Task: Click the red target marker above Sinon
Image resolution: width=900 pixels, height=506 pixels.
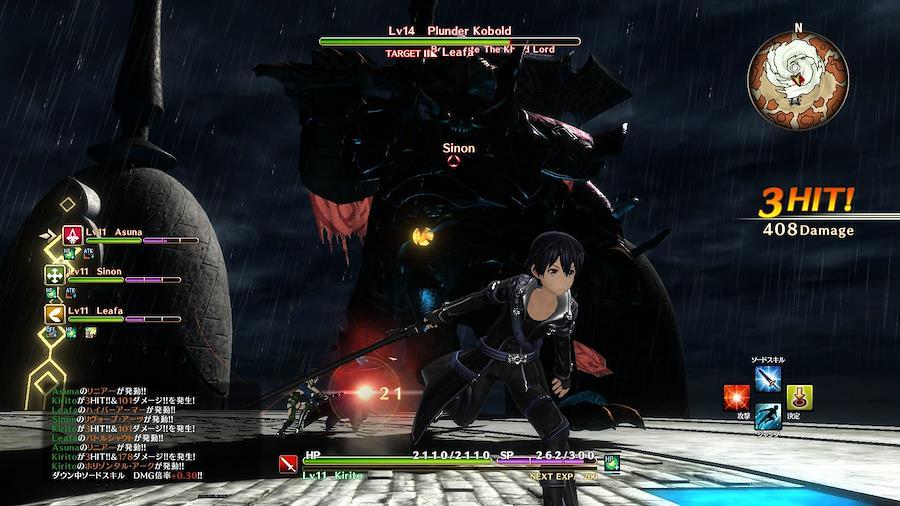Action: coord(454,161)
